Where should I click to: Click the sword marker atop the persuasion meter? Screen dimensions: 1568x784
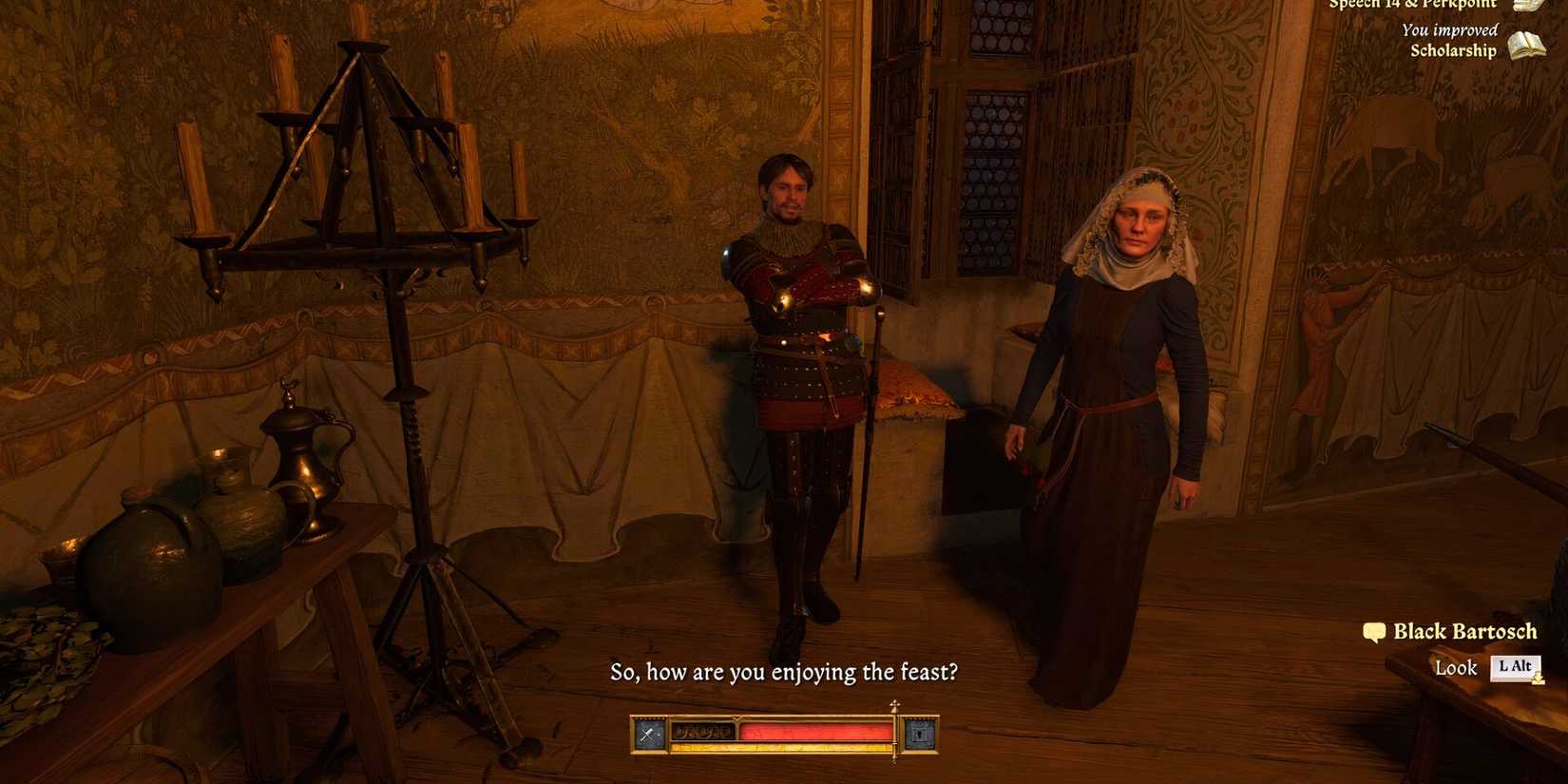tap(893, 708)
